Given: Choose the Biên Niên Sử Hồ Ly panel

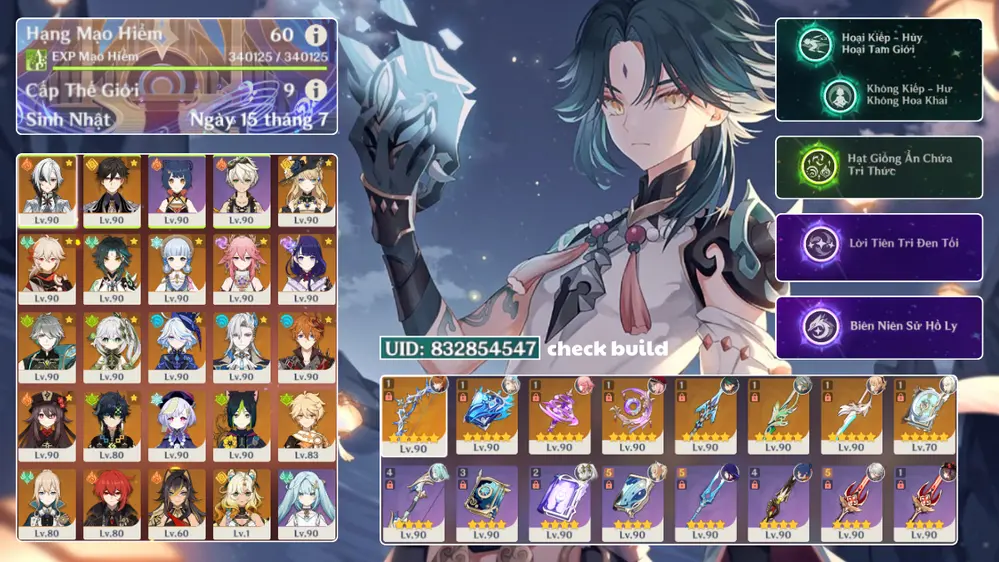Looking at the screenshot, I should pyautogui.click(x=878, y=327).
